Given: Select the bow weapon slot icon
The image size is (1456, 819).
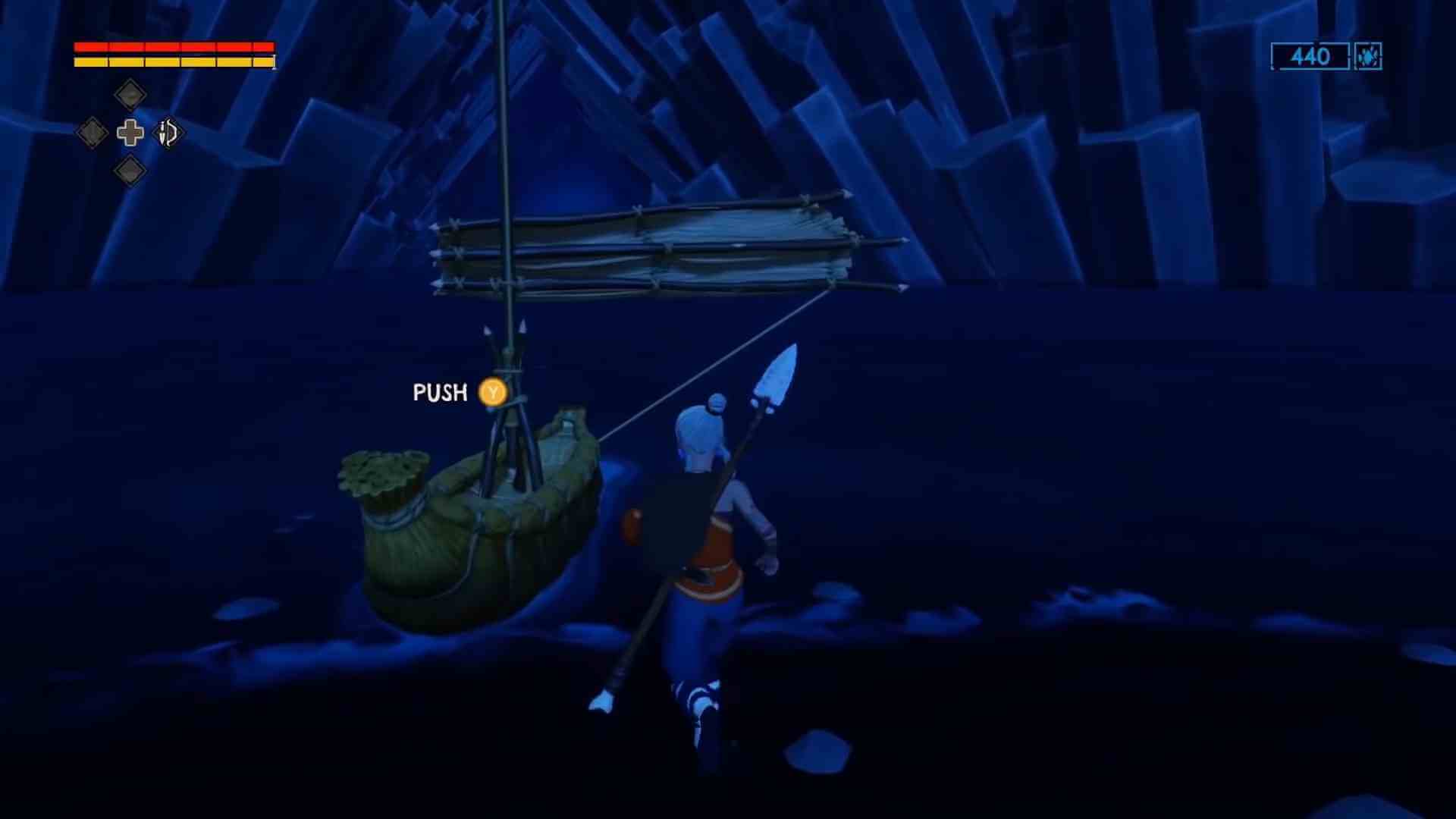Looking at the screenshot, I should coord(167,133).
